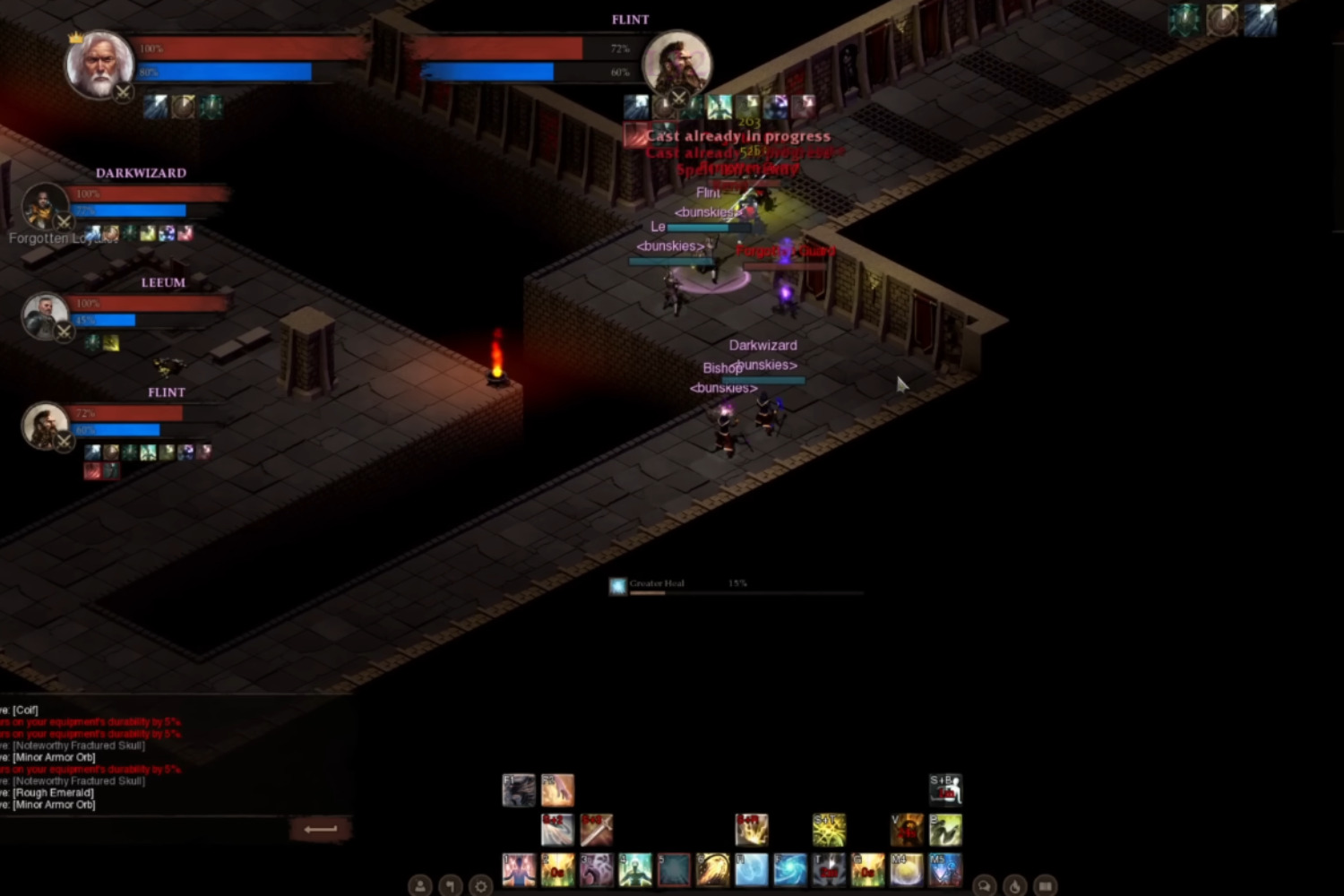Use the green glowing figure skill, slot 4
Screen dimensions: 1344x896
(x=635, y=869)
